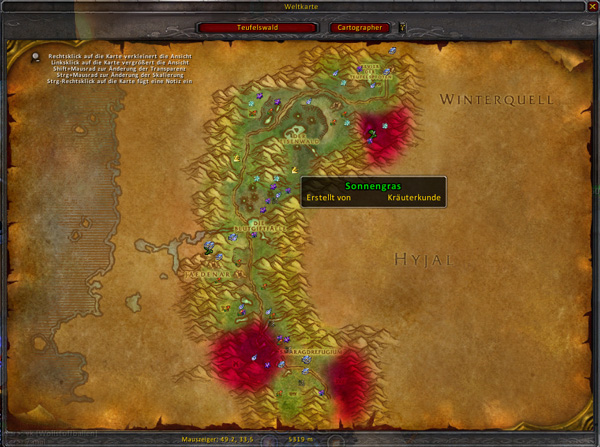Select the Hyjal zone label on the map
Viewport: 600px width, 447px height.
pos(422,259)
